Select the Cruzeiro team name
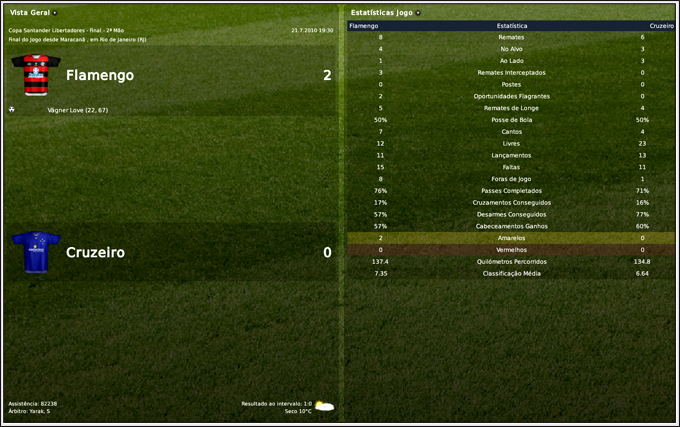Viewport: 680px width, 427px height. click(95, 252)
